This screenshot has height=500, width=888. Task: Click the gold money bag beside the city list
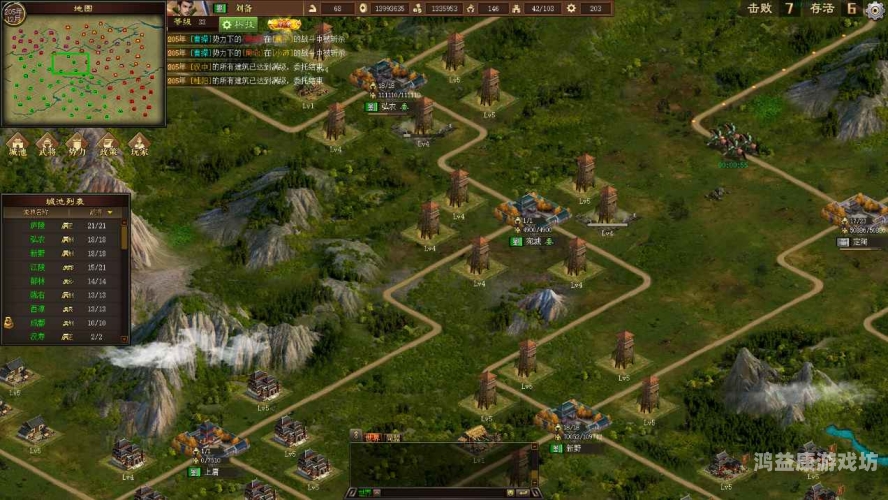[x=8, y=322]
